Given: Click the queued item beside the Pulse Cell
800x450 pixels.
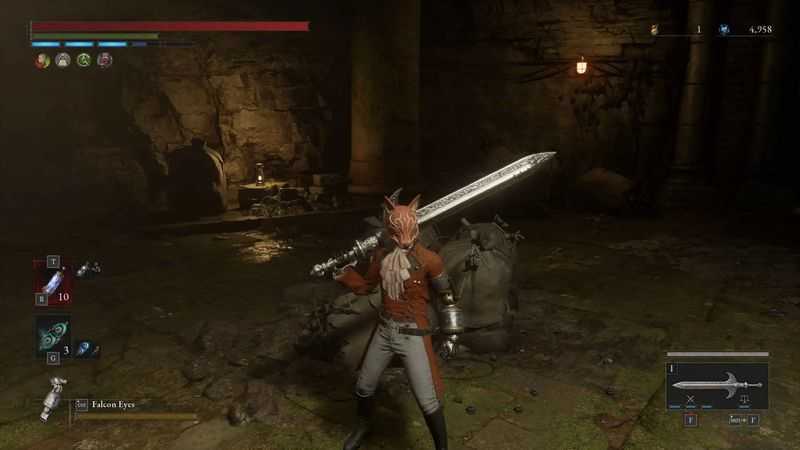Looking at the screenshot, I should pos(88,269).
